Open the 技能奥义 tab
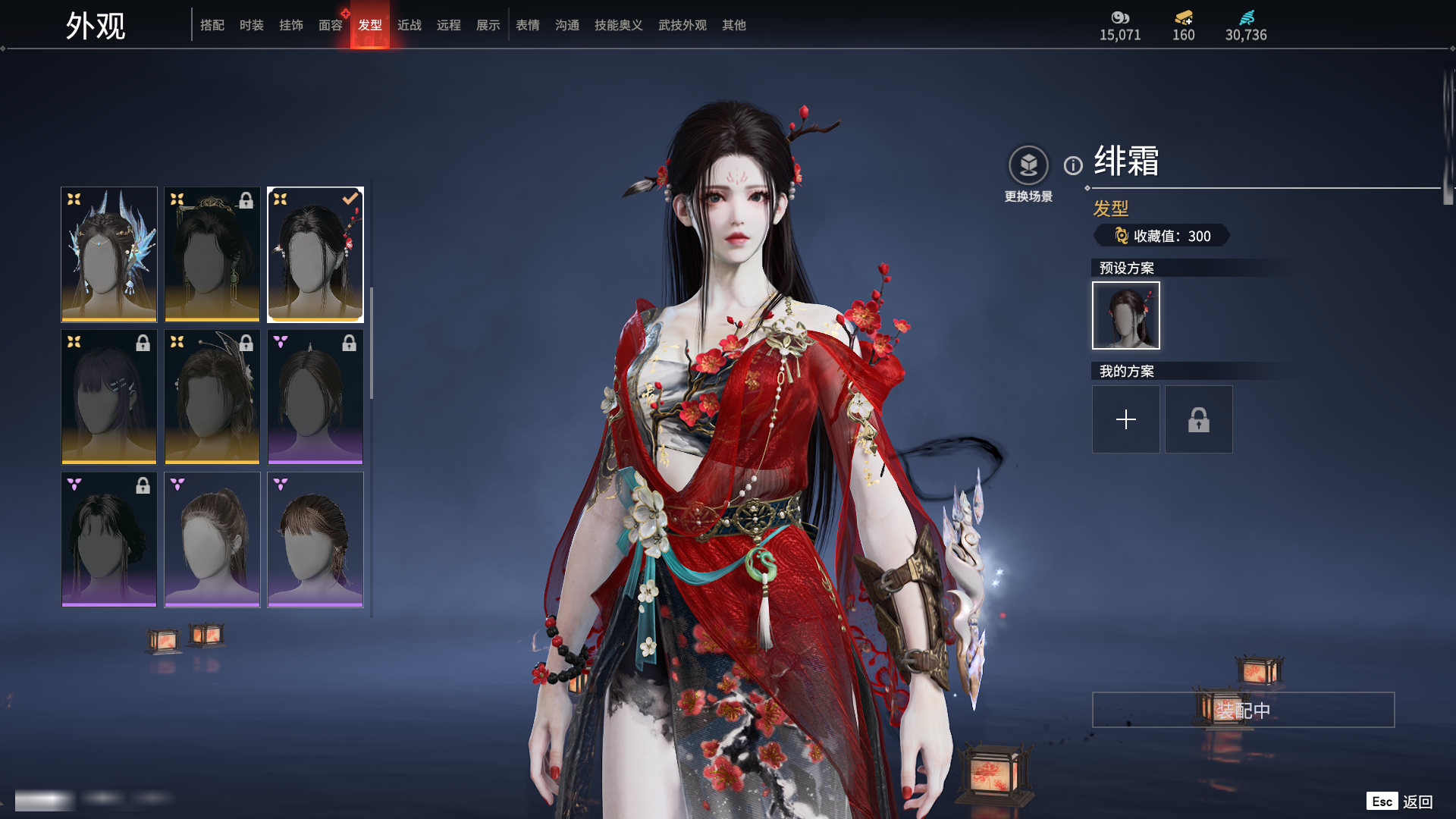The height and width of the screenshot is (819, 1456). [x=619, y=25]
